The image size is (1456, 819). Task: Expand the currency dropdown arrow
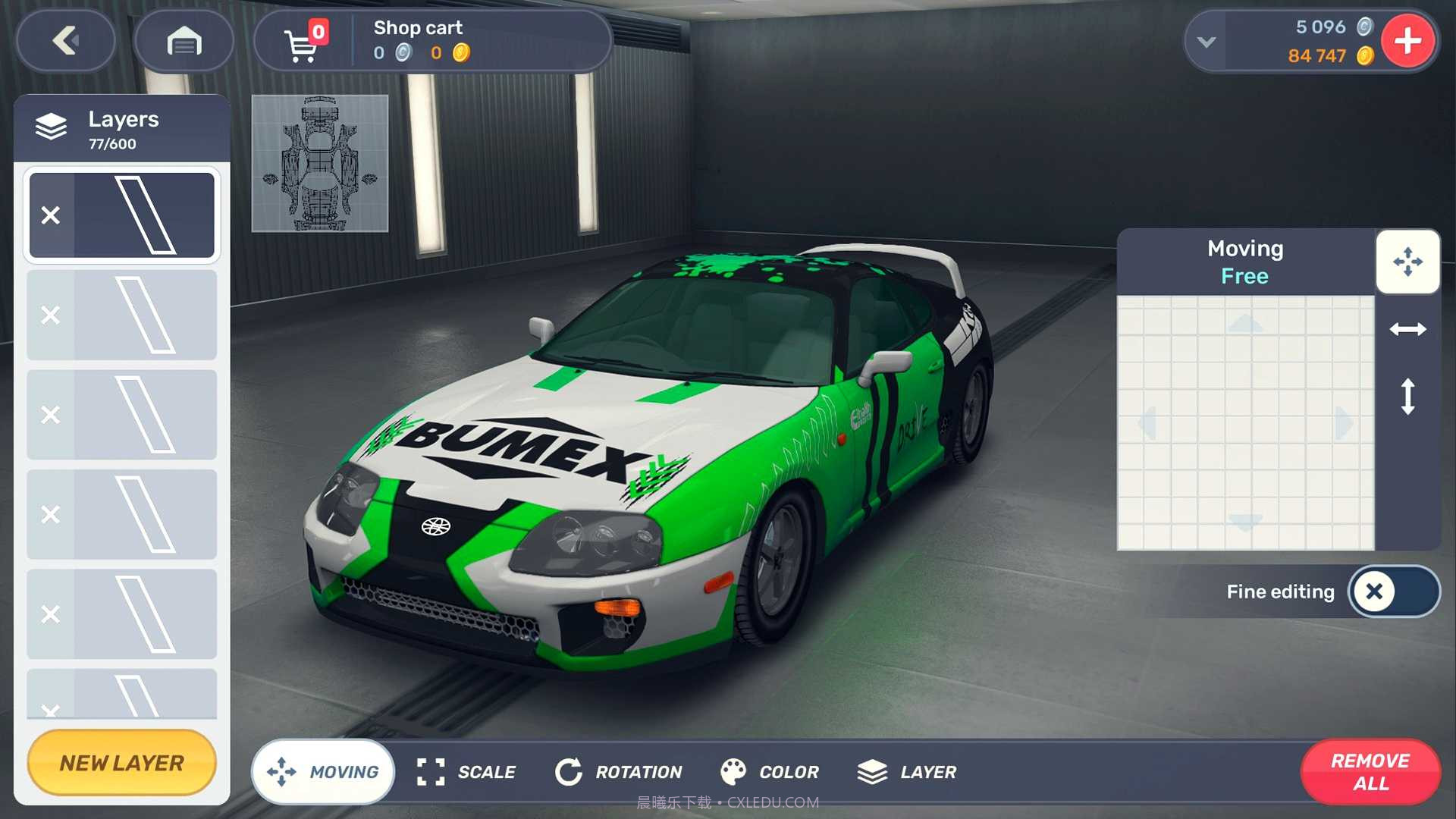point(1206,42)
